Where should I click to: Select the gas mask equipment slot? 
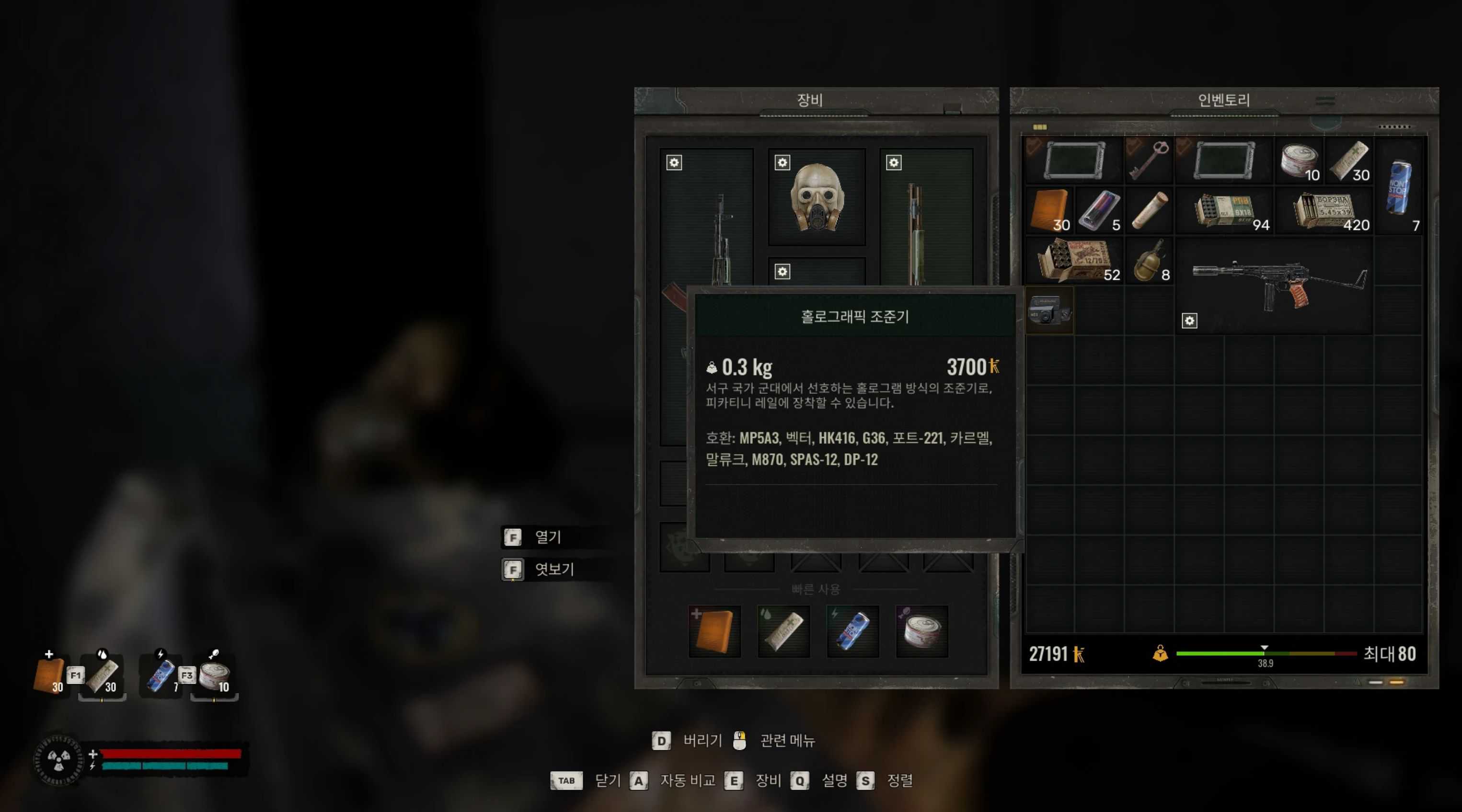817,197
